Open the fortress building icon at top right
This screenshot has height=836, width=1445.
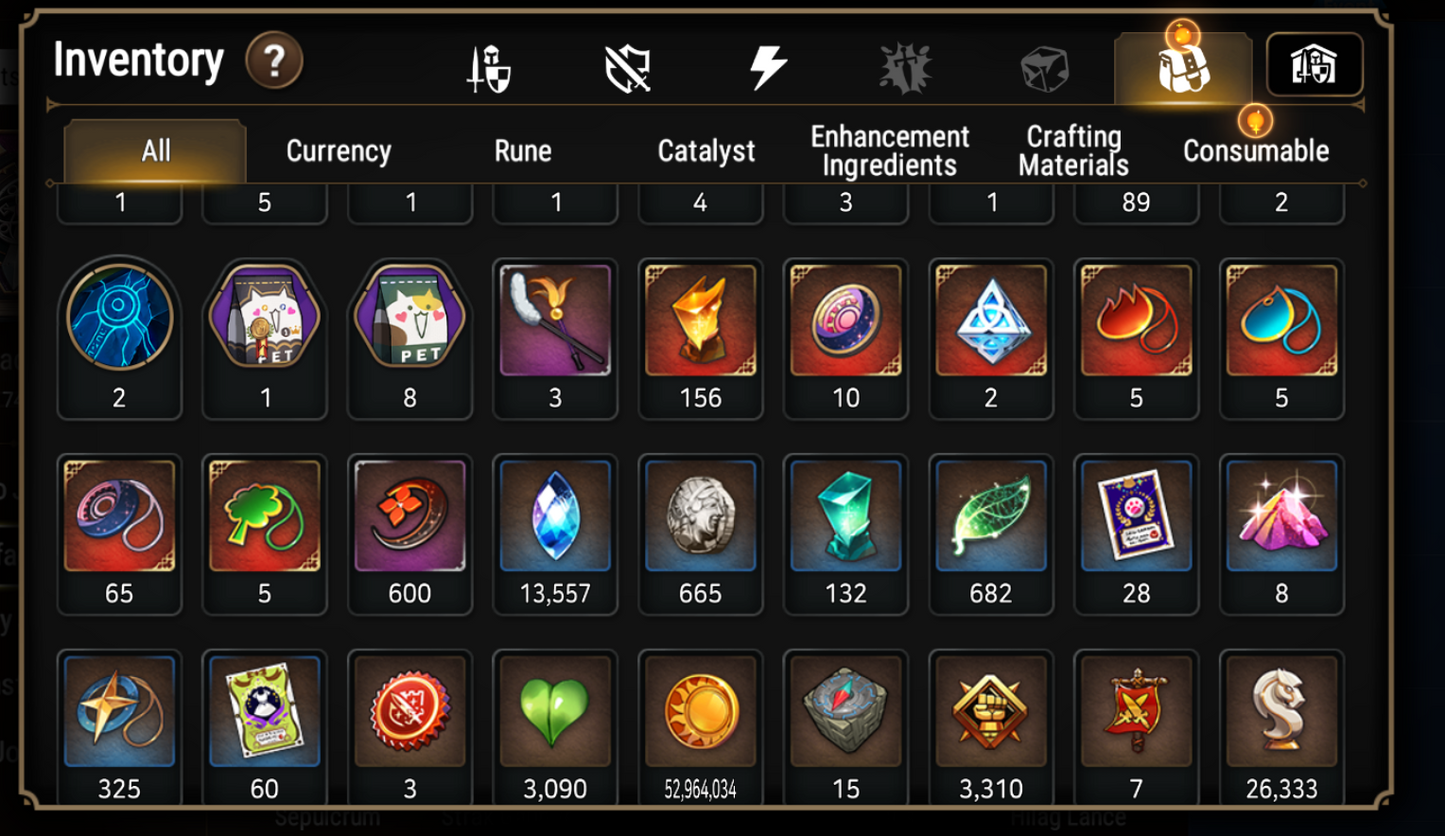tap(1316, 62)
